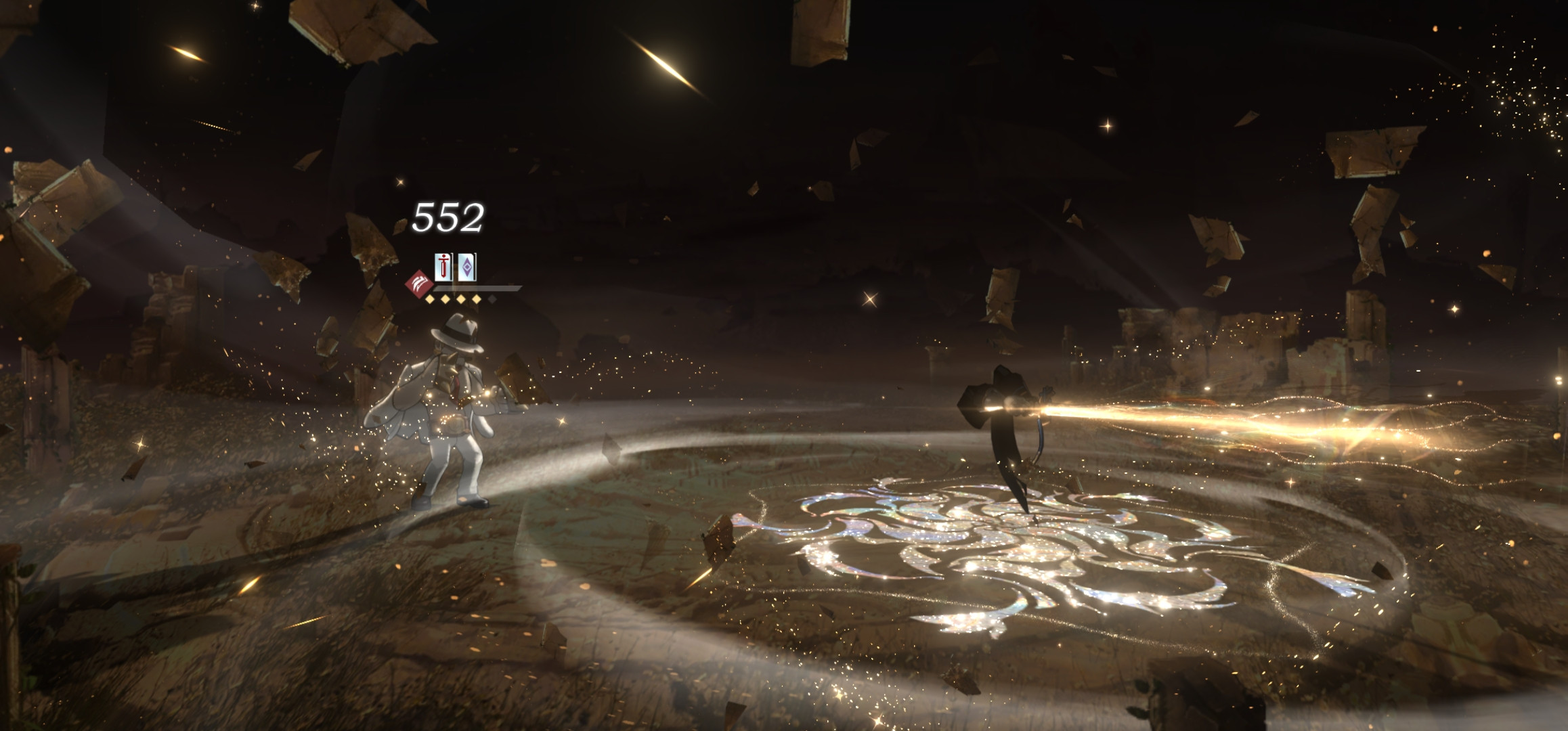The image size is (1568, 731).
Task: Inspect the purple diamond status card icon
Action: coord(466,267)
